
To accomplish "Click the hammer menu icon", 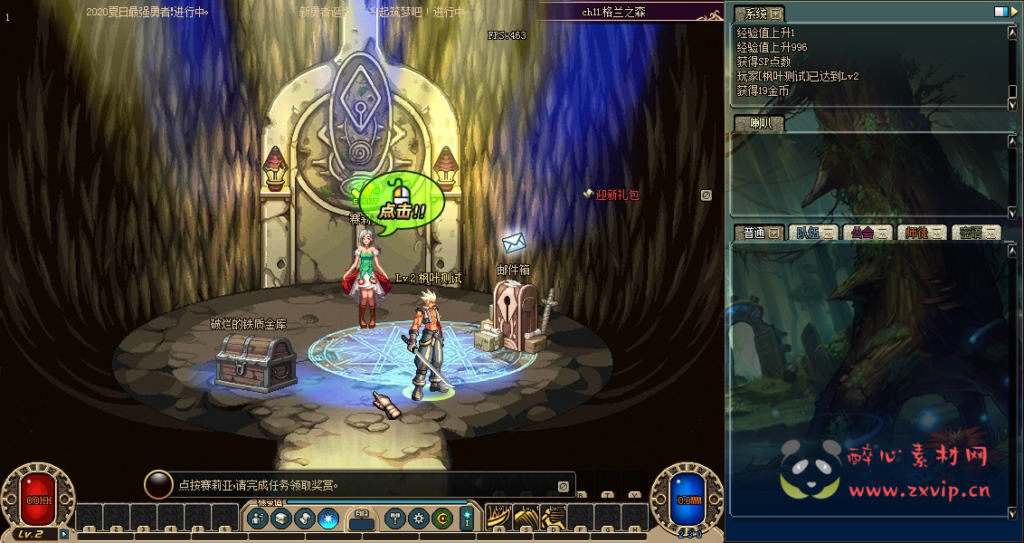I will click(x=395, y=518).
